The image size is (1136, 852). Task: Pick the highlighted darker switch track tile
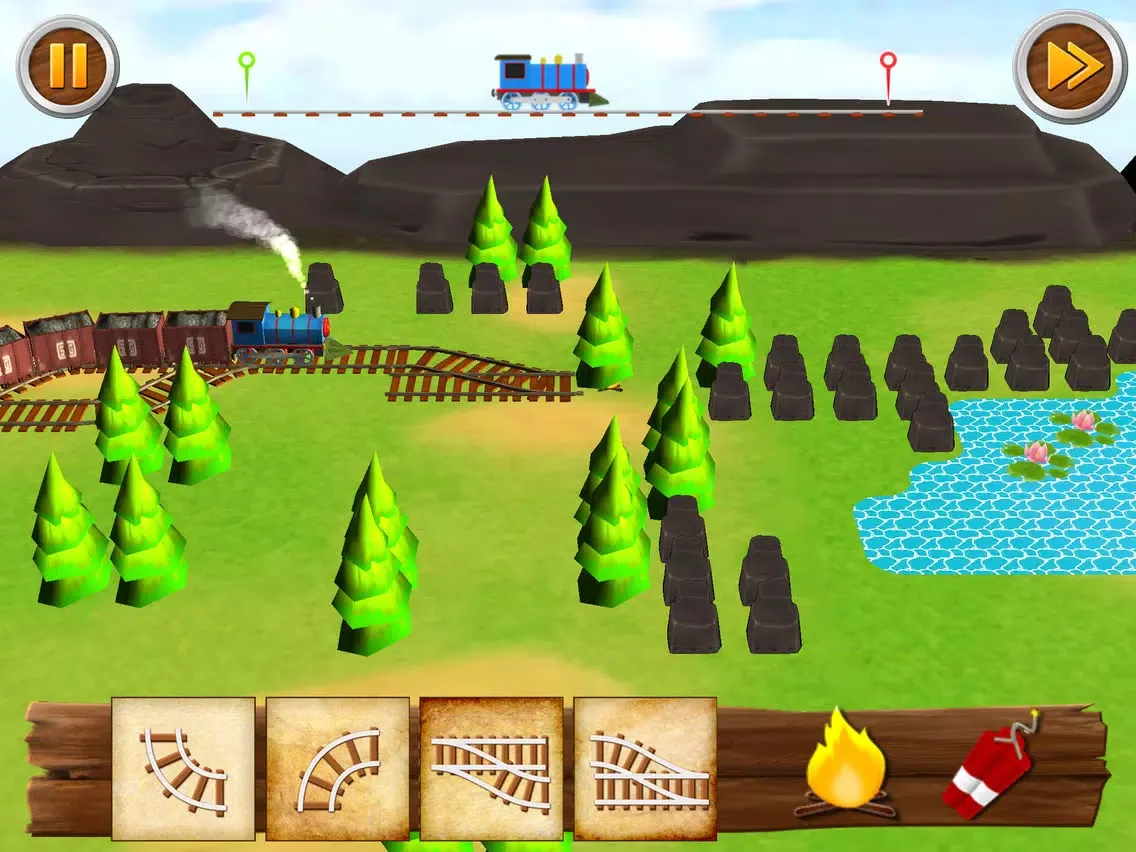(491, 768)
